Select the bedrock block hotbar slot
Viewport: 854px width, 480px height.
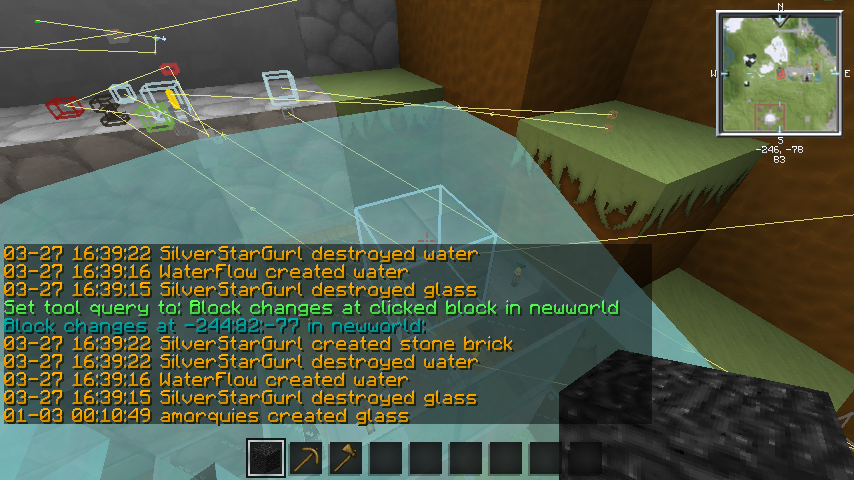[x=266, y=459]
